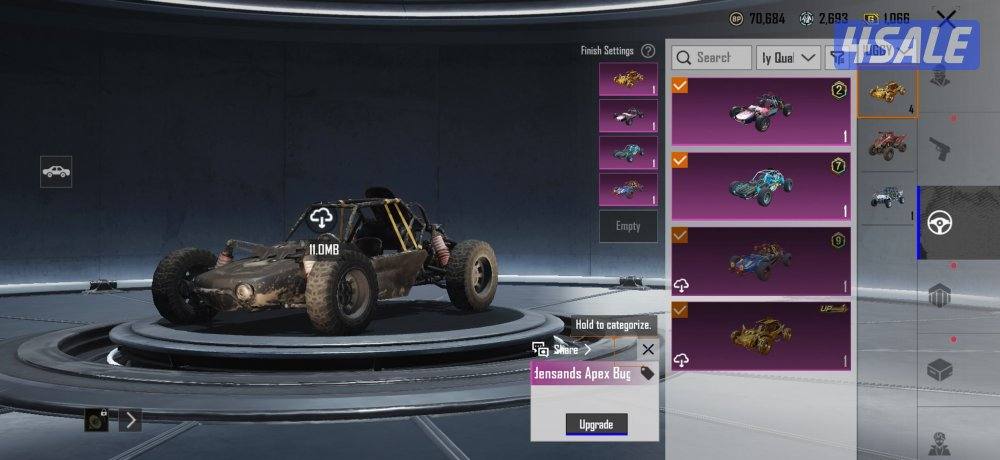Viewport: 1000px width, 460px height.
Task: Select the blue and gold buggy skin
Action: click(x=761, y=260)
